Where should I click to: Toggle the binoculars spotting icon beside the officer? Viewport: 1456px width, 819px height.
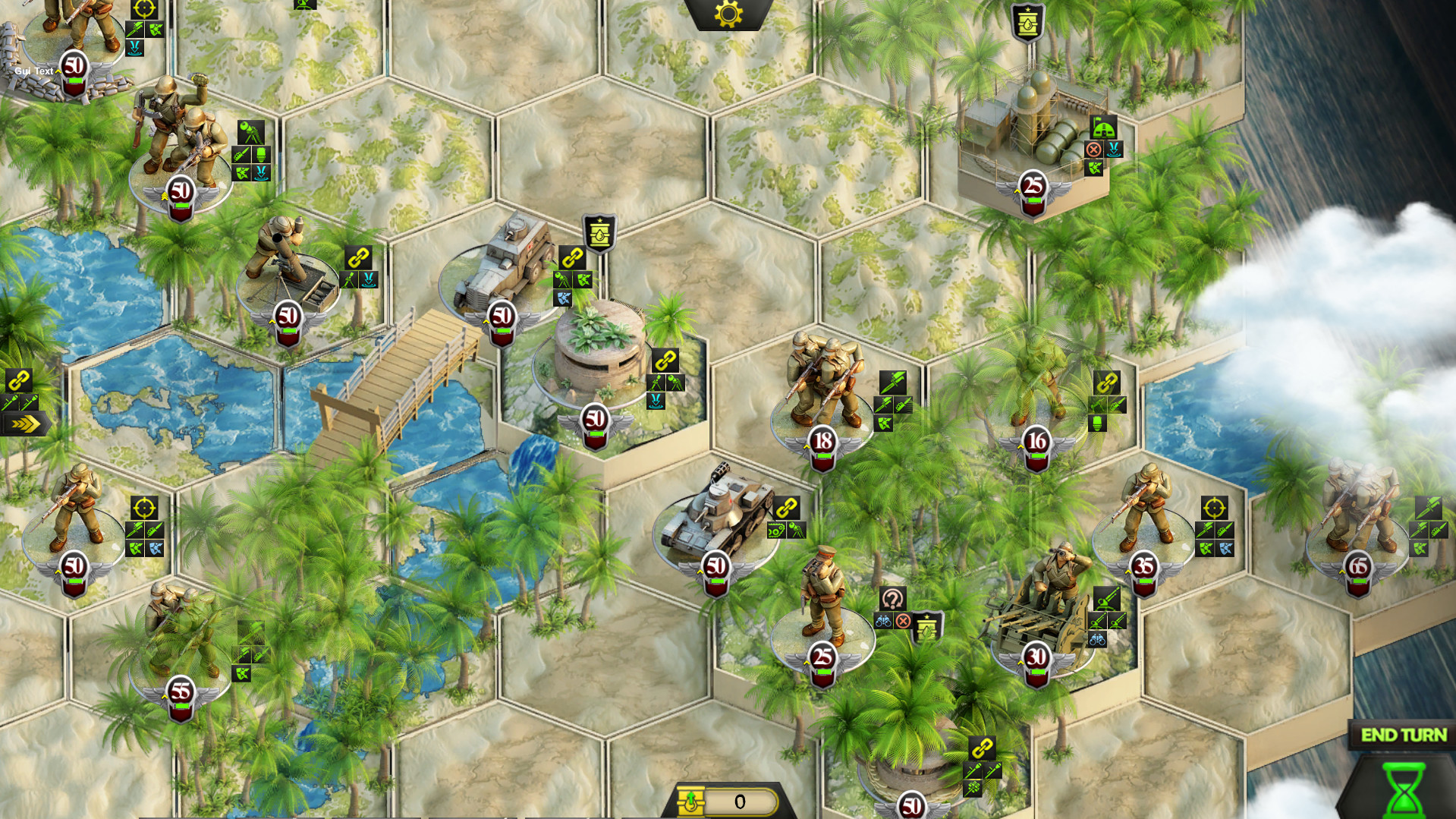click(883, 621)
